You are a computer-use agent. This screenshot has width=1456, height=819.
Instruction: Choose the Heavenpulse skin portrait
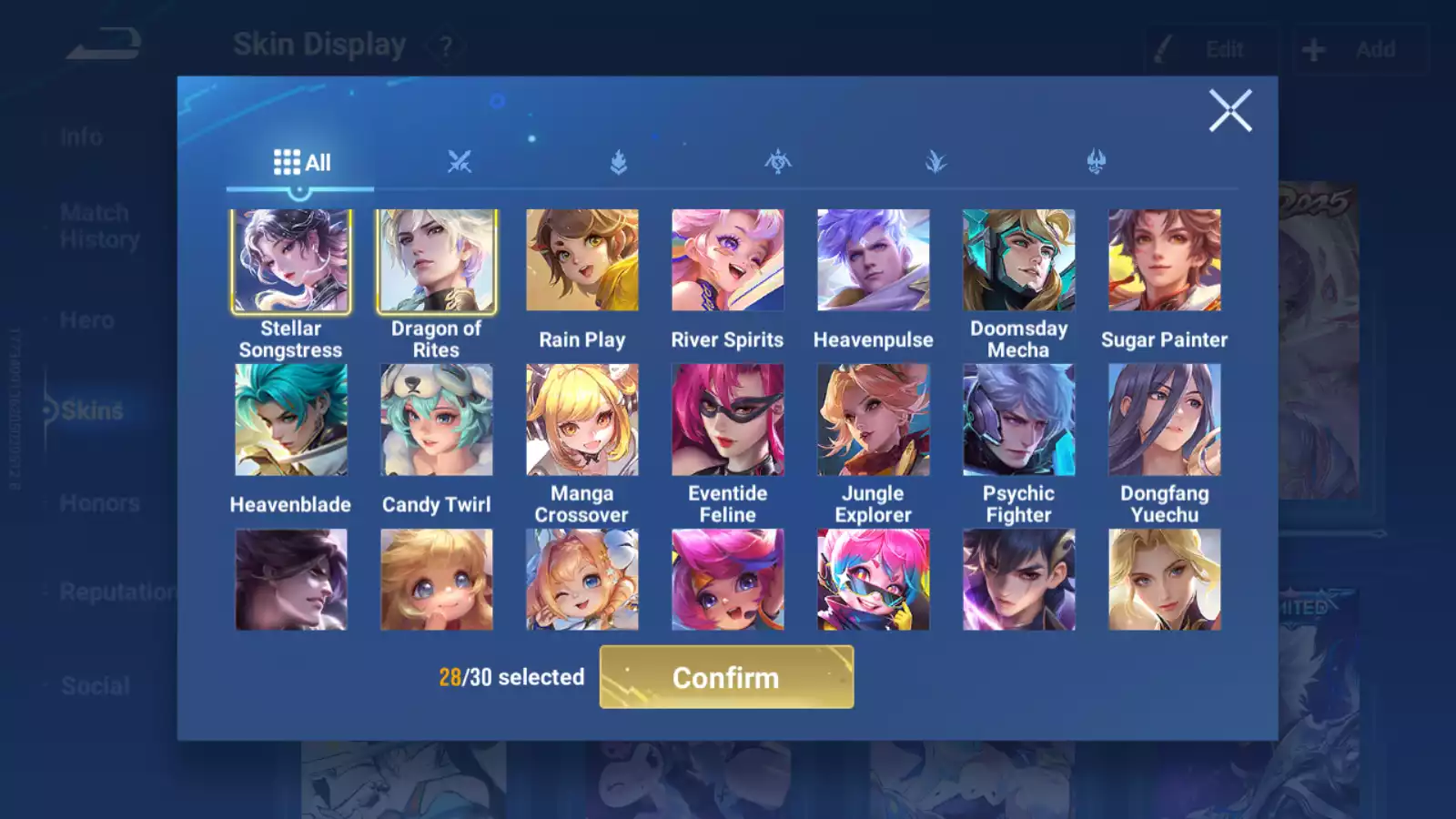point(873,261)
